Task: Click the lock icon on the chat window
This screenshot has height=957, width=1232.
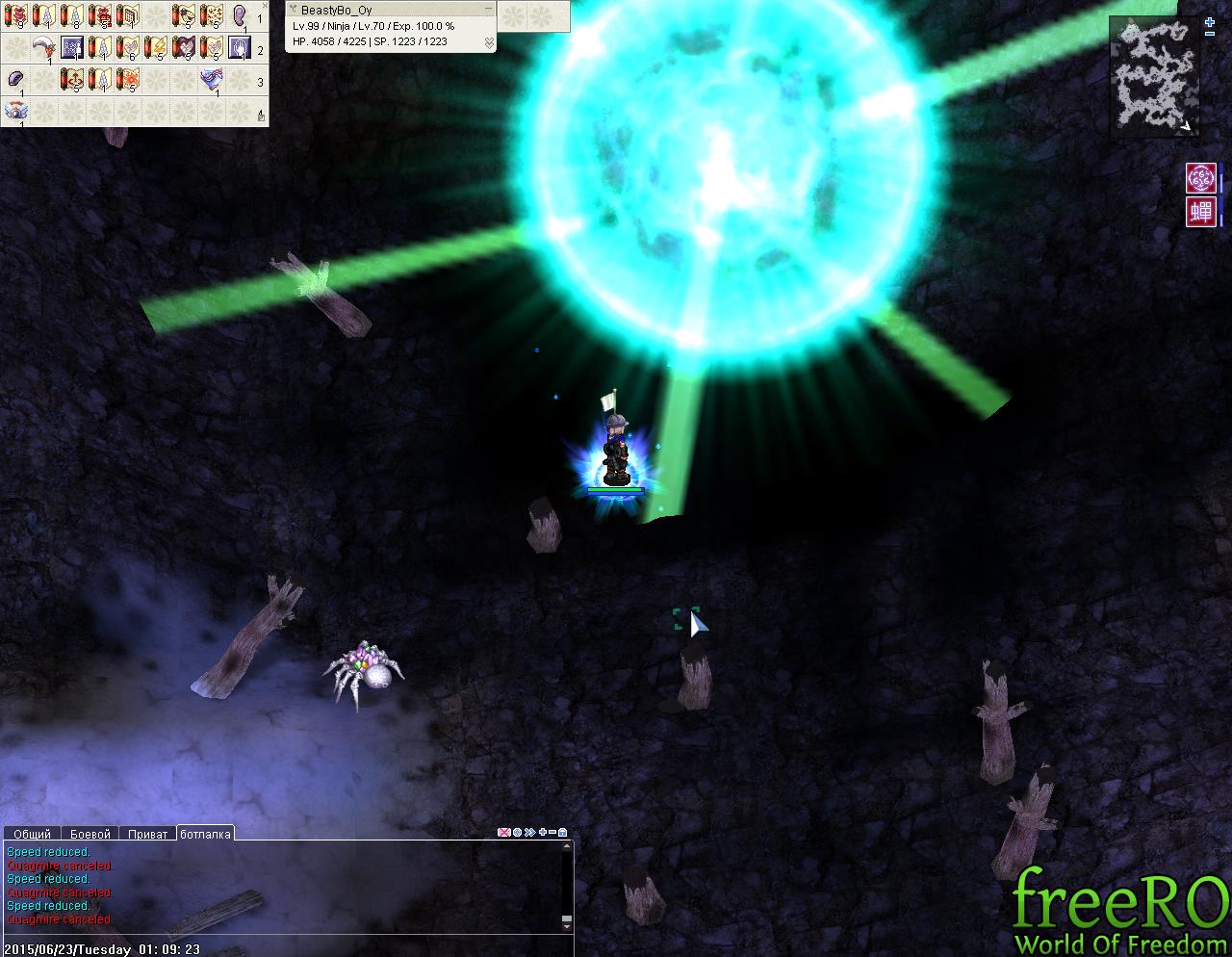Action: 563,832
